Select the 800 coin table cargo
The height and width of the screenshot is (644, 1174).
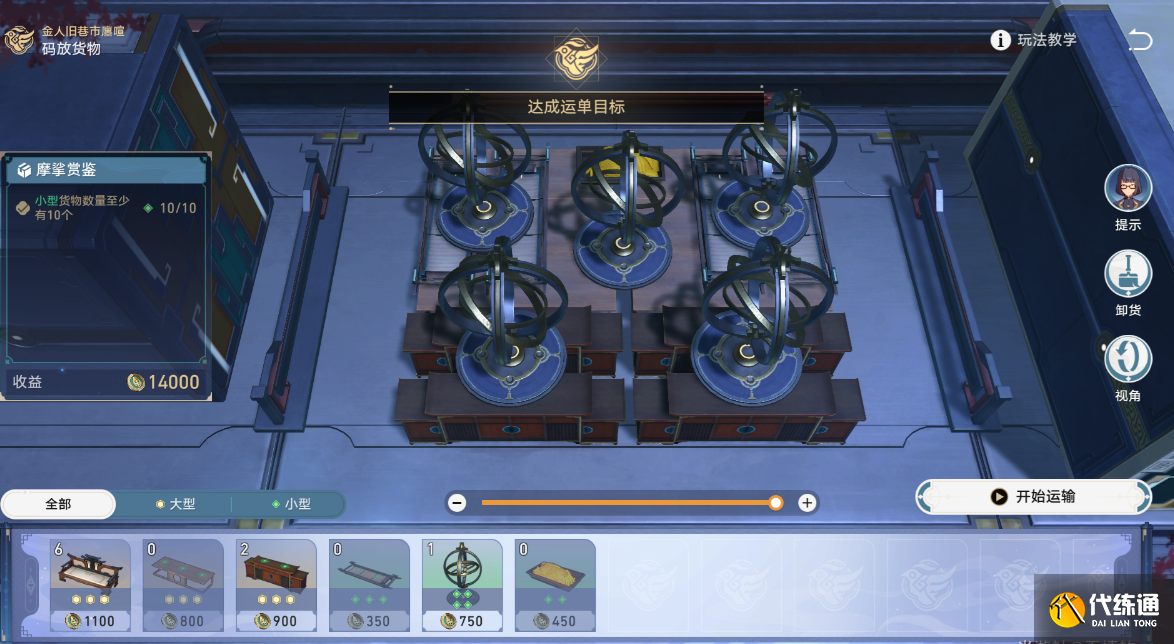pyautogui.click(x=183, y=585)
